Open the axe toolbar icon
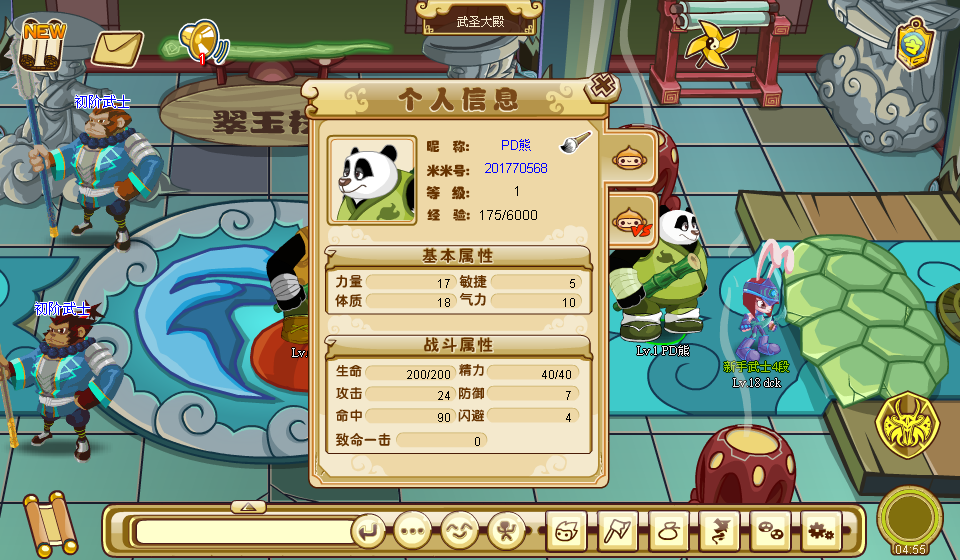The height and width of the screenshot is (560, 960). 617,530
